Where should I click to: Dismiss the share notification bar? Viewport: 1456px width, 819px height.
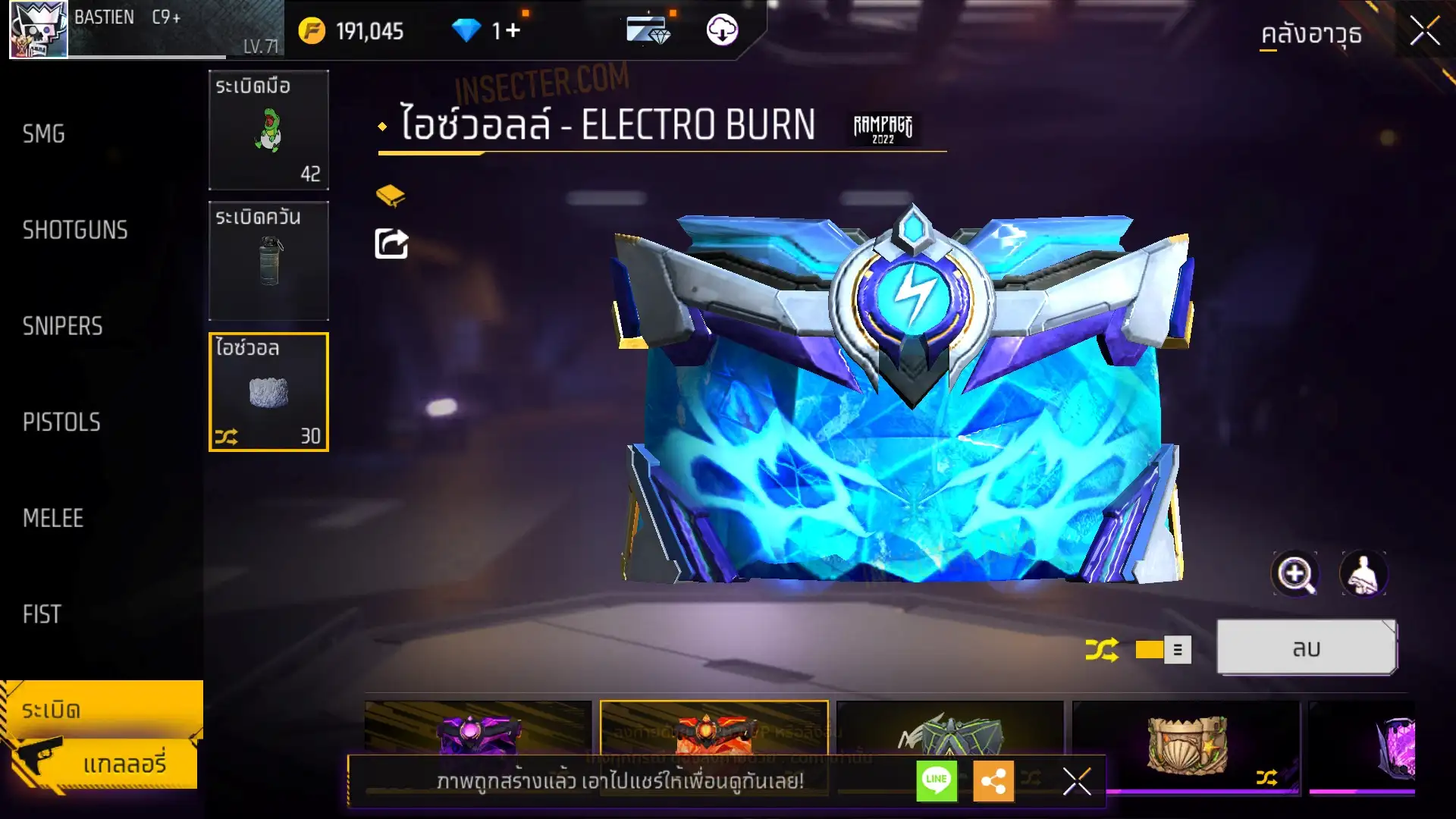(x=1077, y=780)
